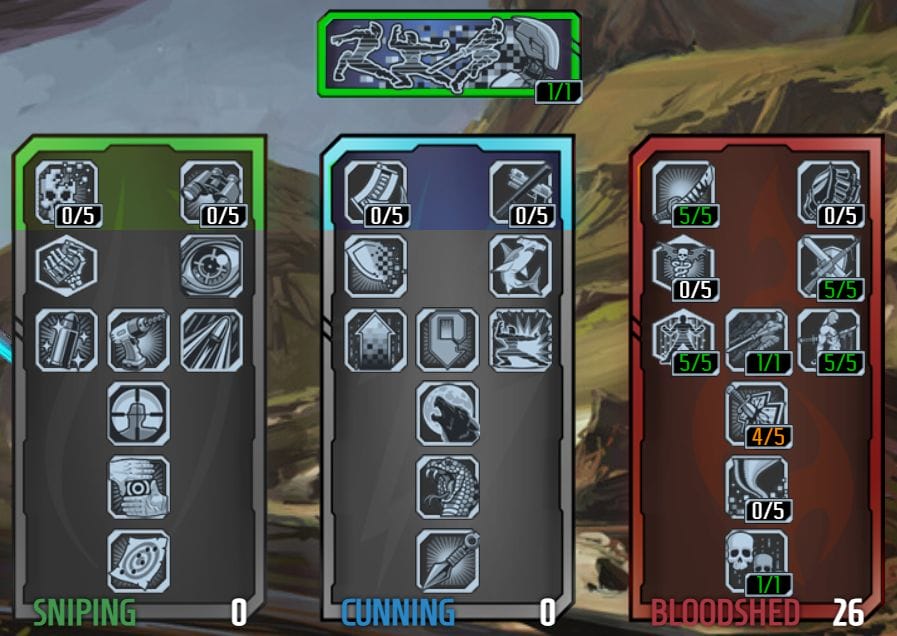
Task: Add a point to the 4/5 Bloodshed skill
Action: [756, 413]
